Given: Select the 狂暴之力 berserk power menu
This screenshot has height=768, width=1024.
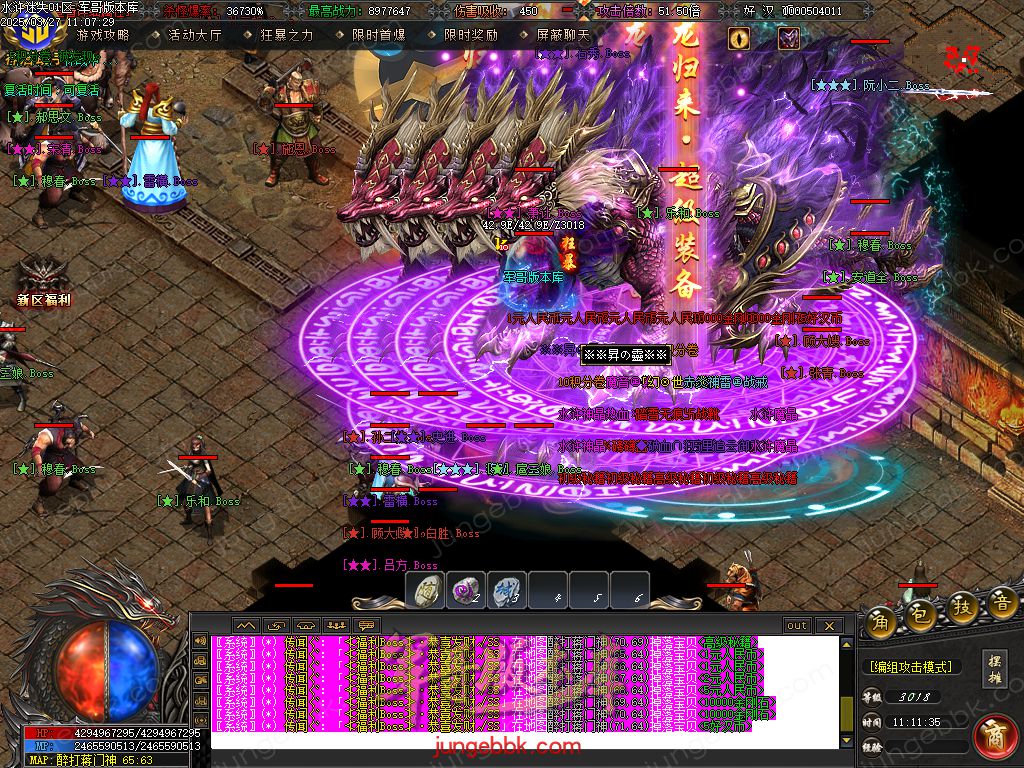Looking at the screenshot, I should [286, 35].
